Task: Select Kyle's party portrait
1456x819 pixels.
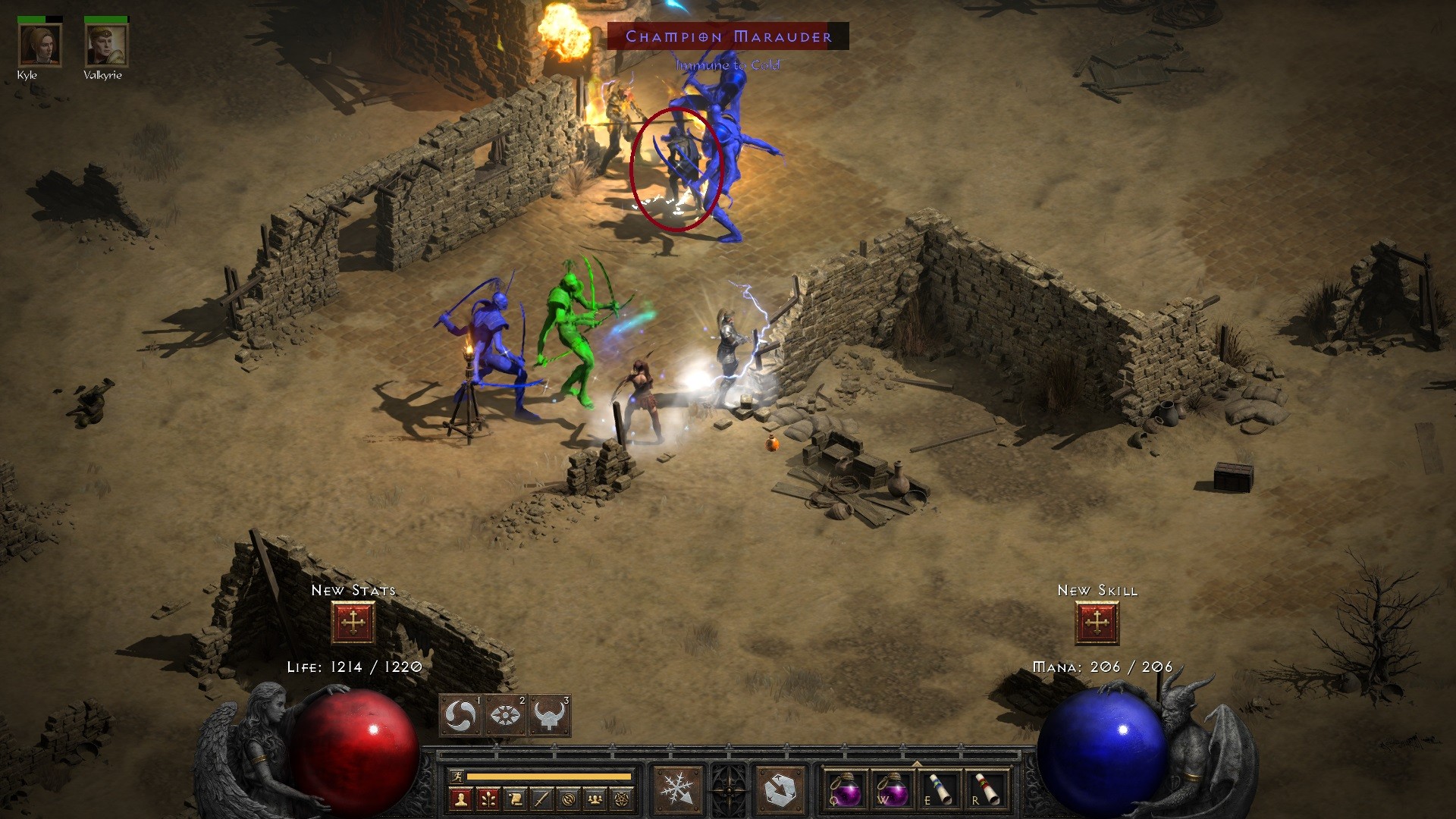Action: [39, 45]
